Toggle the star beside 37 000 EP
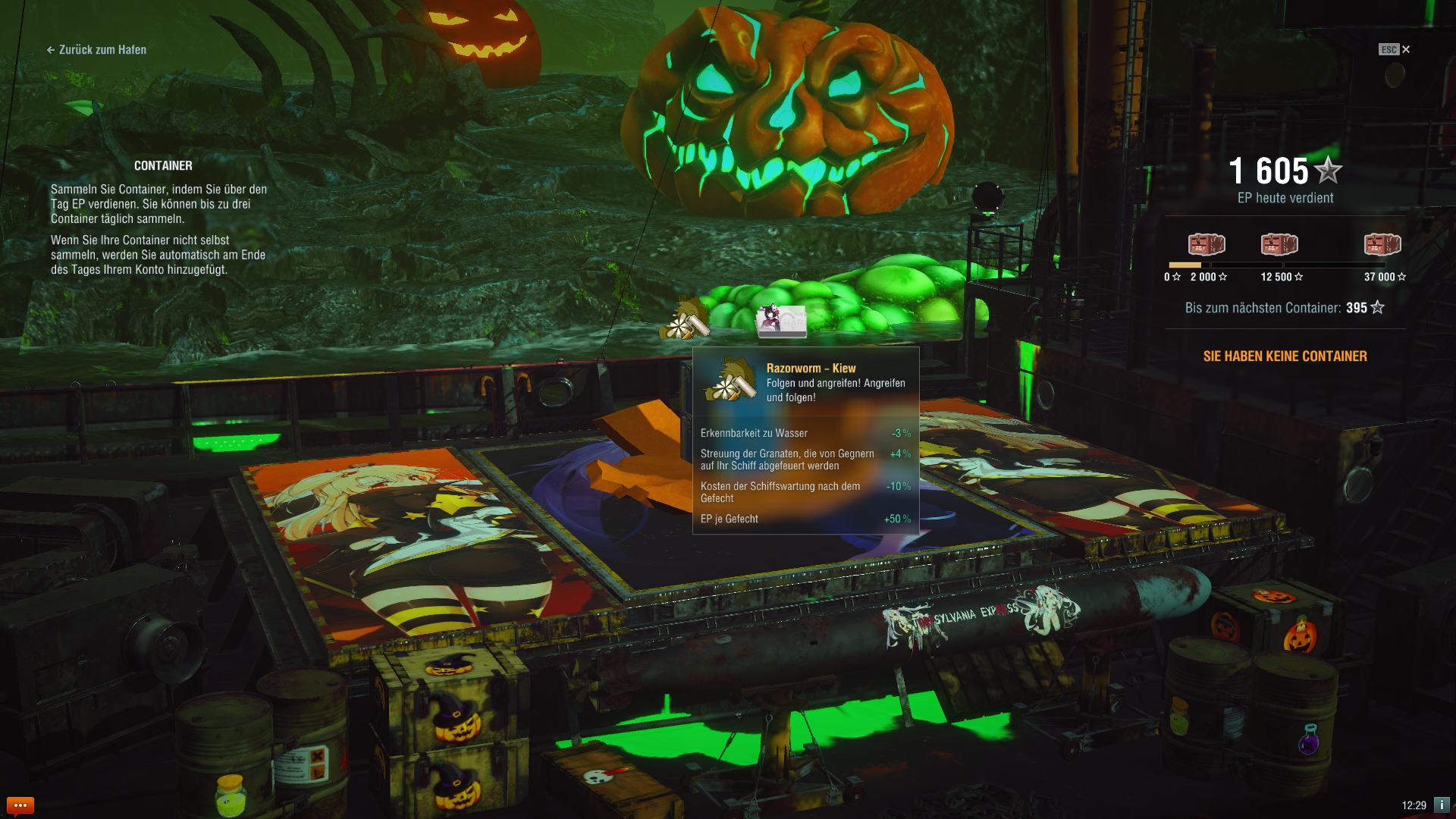Screen dimensions: 1456x819 point(1404,277)
